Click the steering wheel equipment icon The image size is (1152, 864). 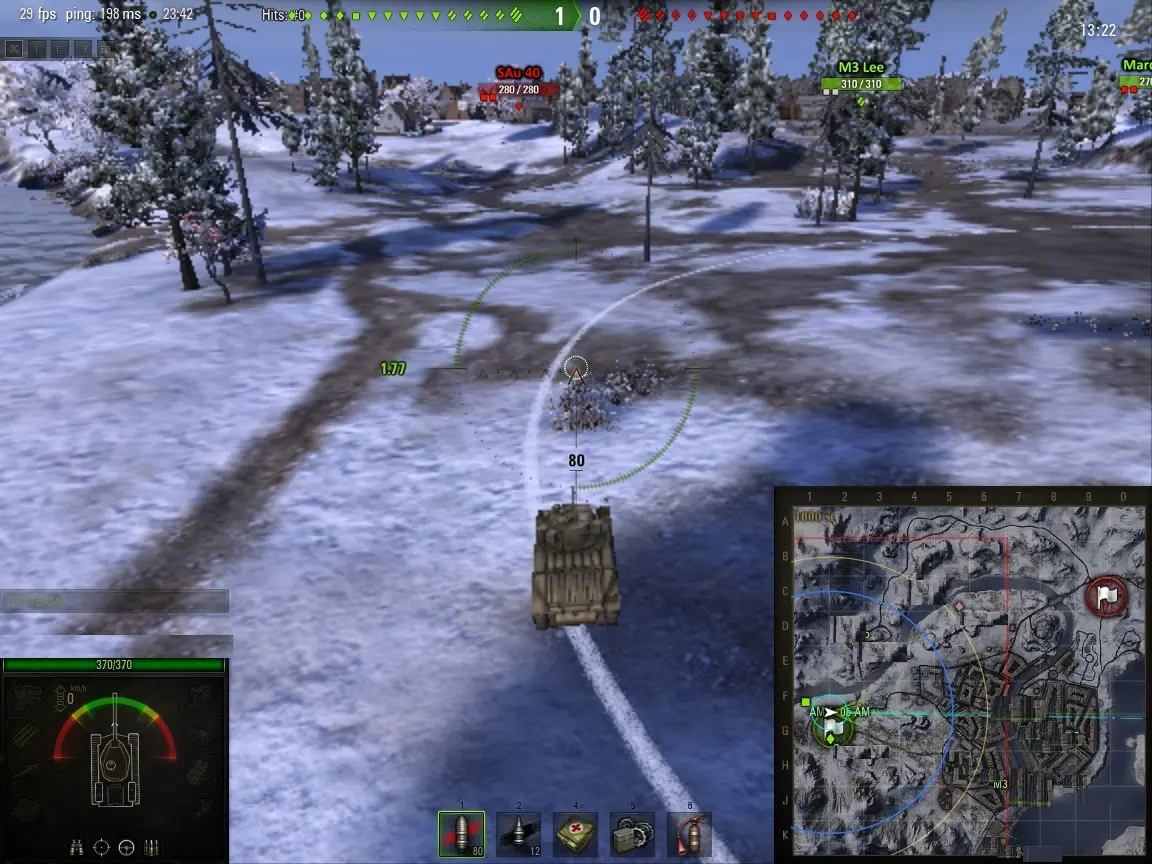(x=126, y=848)
